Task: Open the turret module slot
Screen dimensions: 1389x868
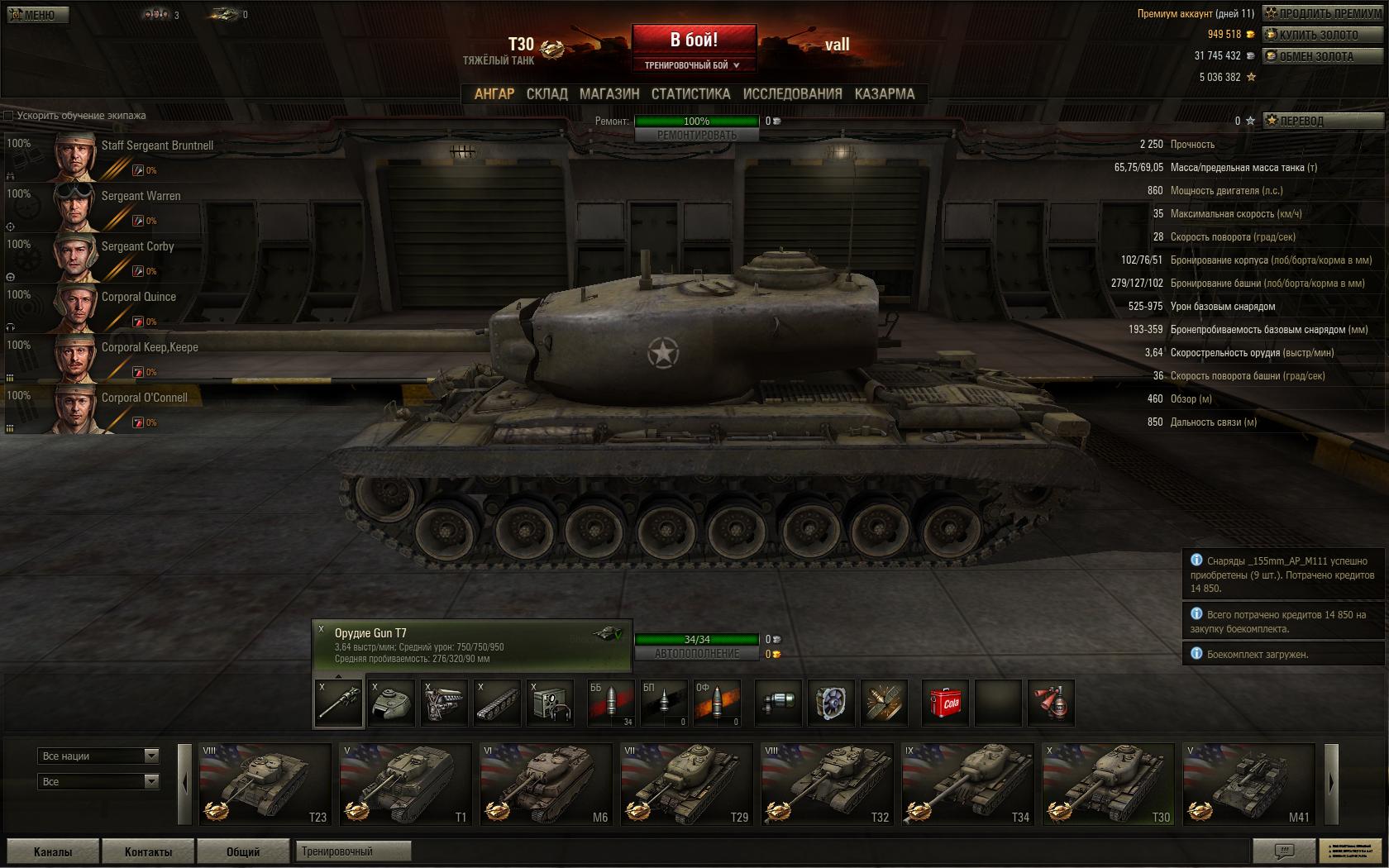Action: (x=391, y=702)
